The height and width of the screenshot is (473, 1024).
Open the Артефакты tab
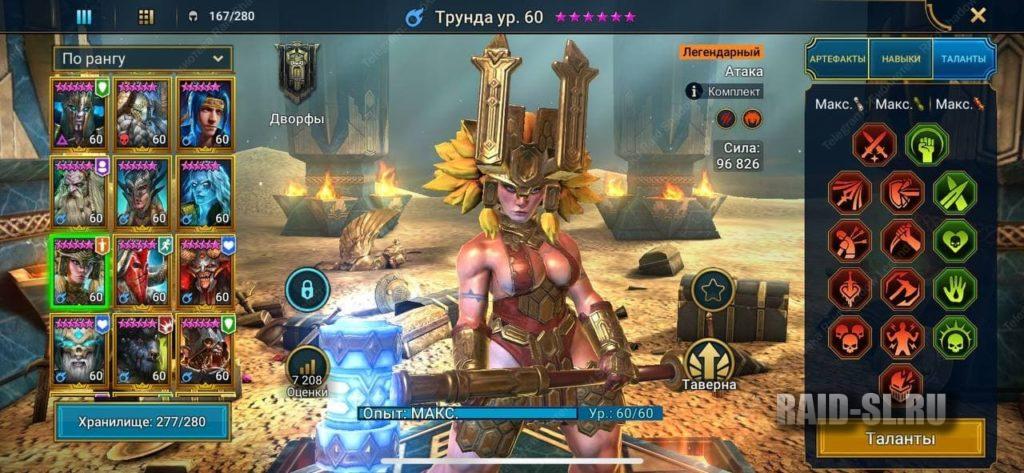tap(837, 59)
